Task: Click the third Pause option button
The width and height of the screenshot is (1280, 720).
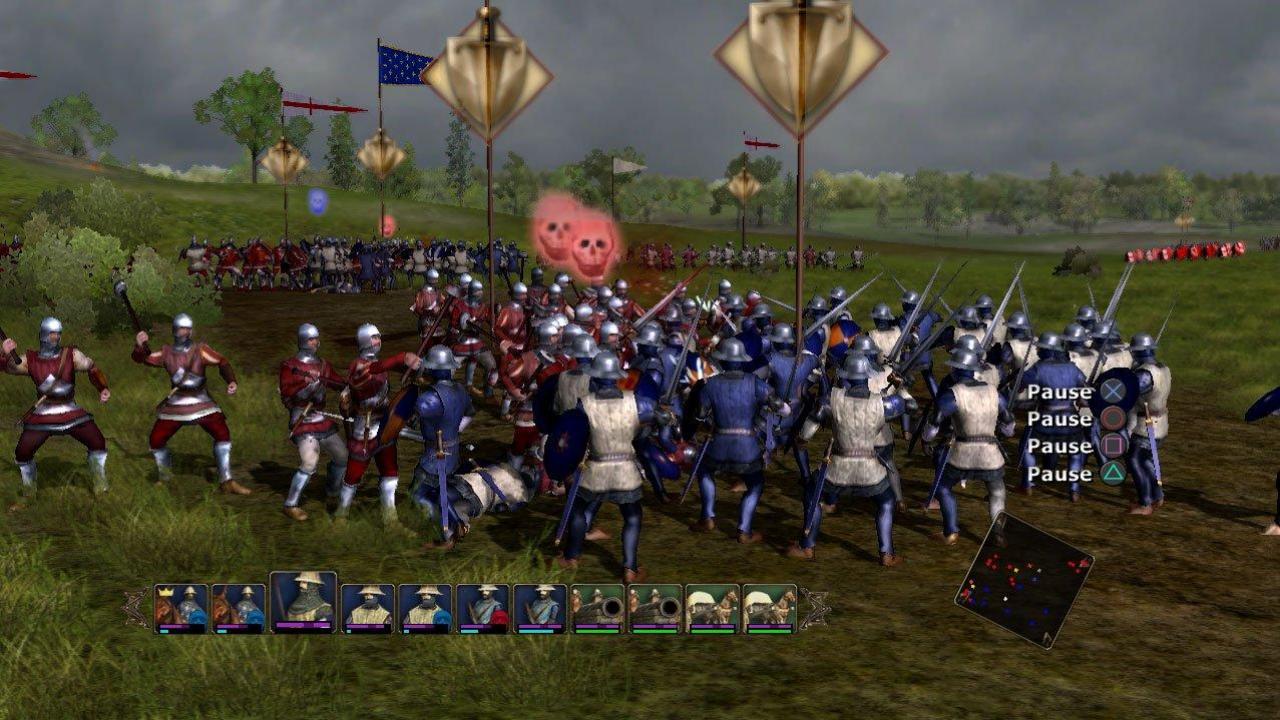Action: click(x=1060, y=445)
